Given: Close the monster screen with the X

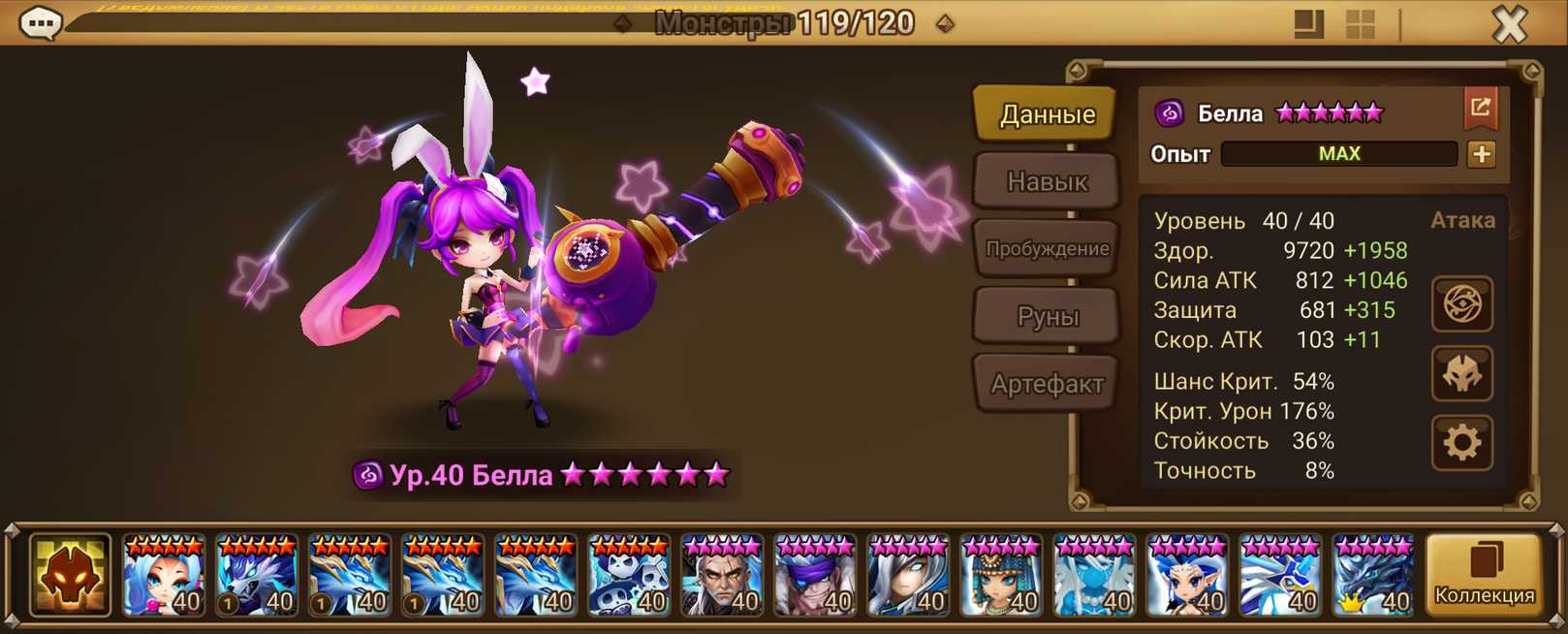Looking at the screenshot, I should (x=1510, y=24).
